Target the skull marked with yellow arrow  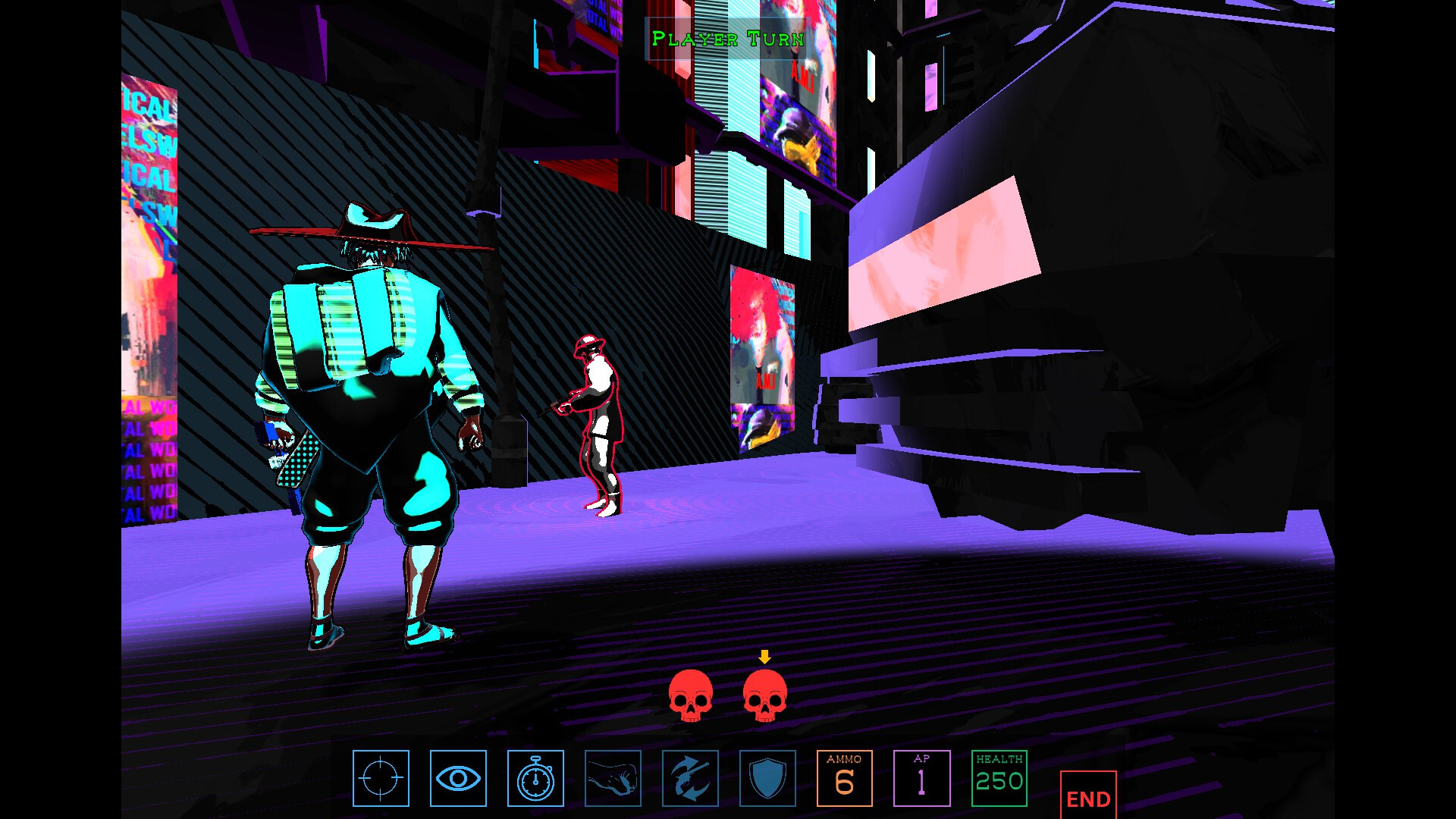(764, 695)
